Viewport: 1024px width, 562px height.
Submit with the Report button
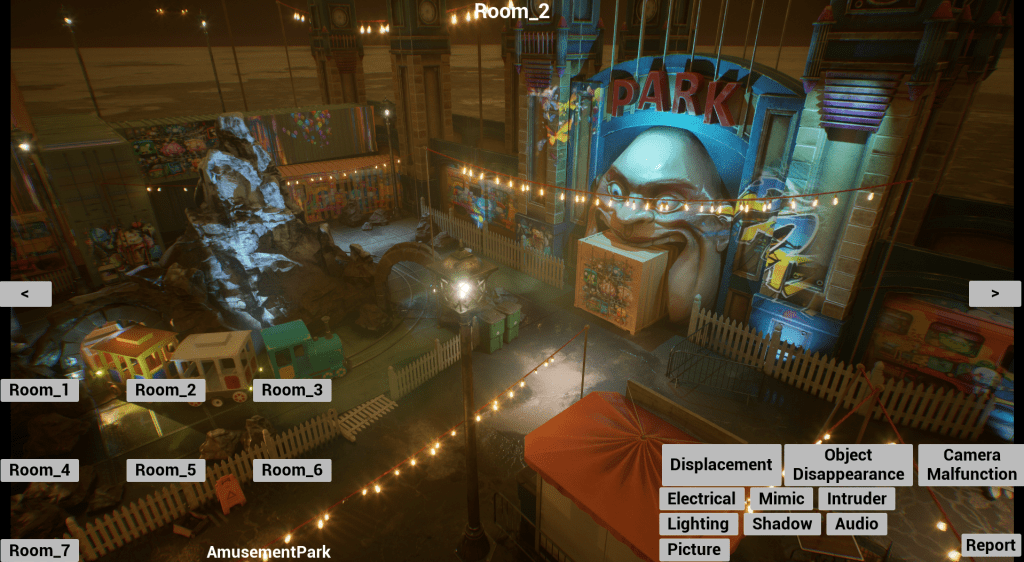991,545
